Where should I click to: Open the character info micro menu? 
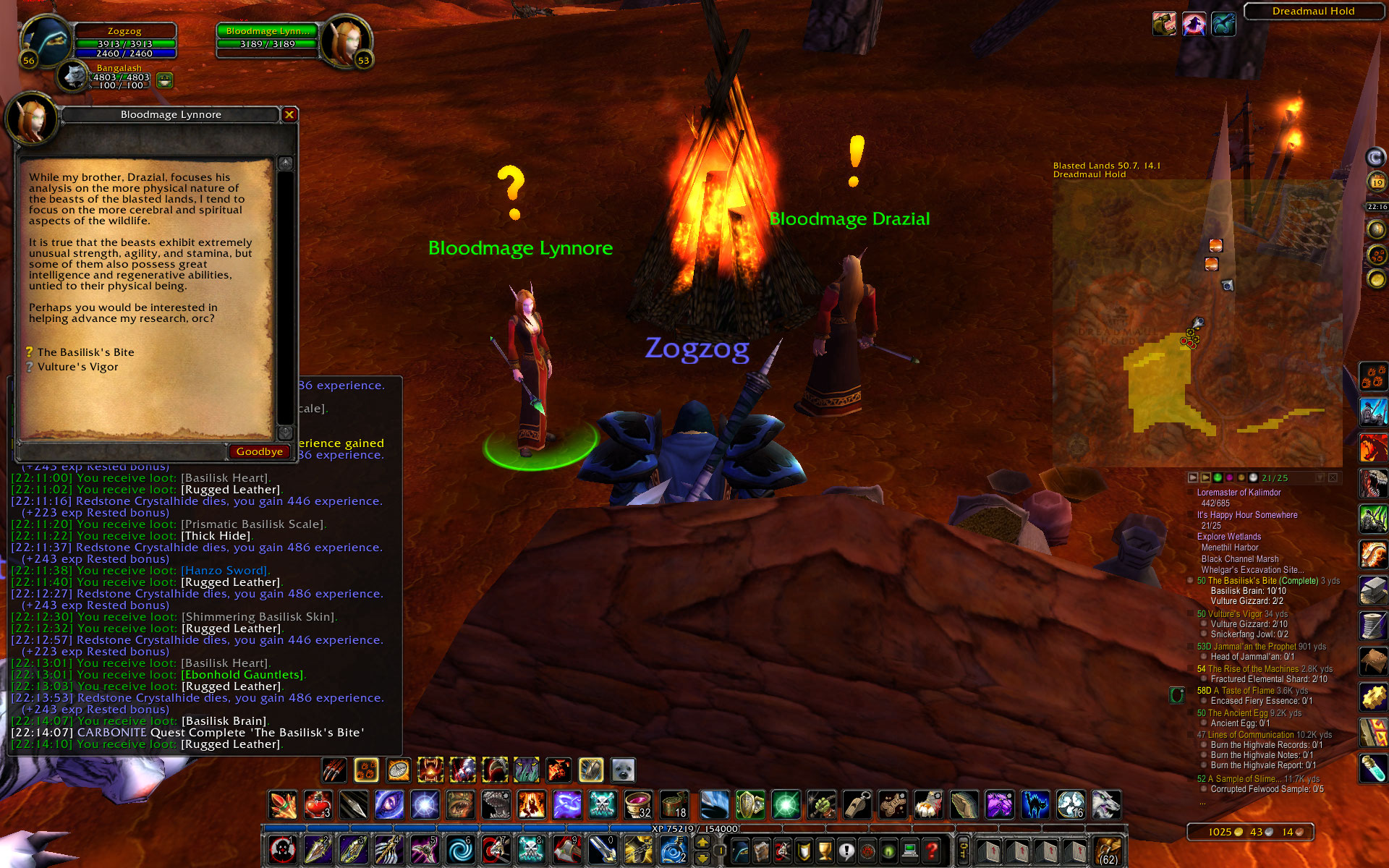(x=740, y=851)
